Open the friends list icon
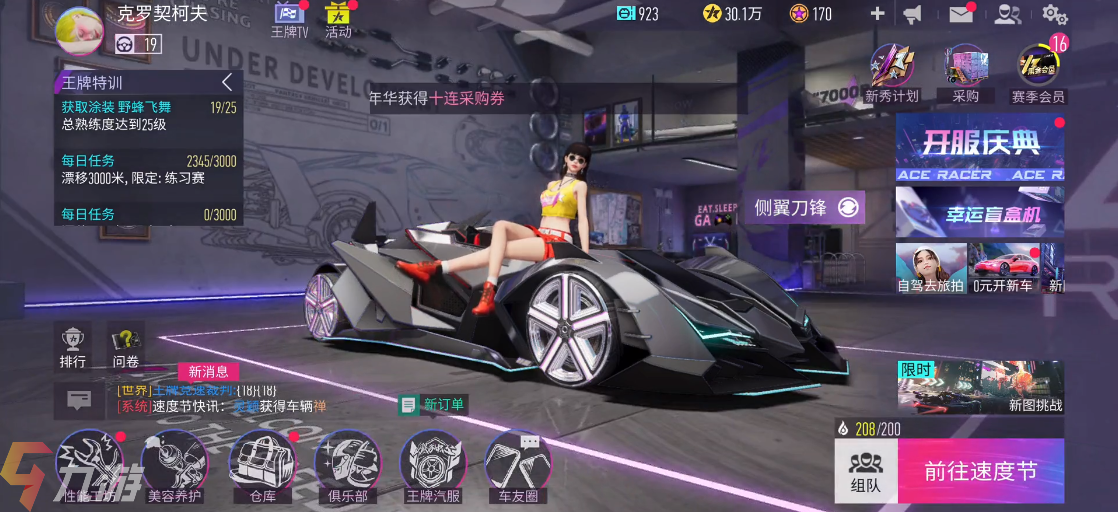 [x=1008, y=14]
